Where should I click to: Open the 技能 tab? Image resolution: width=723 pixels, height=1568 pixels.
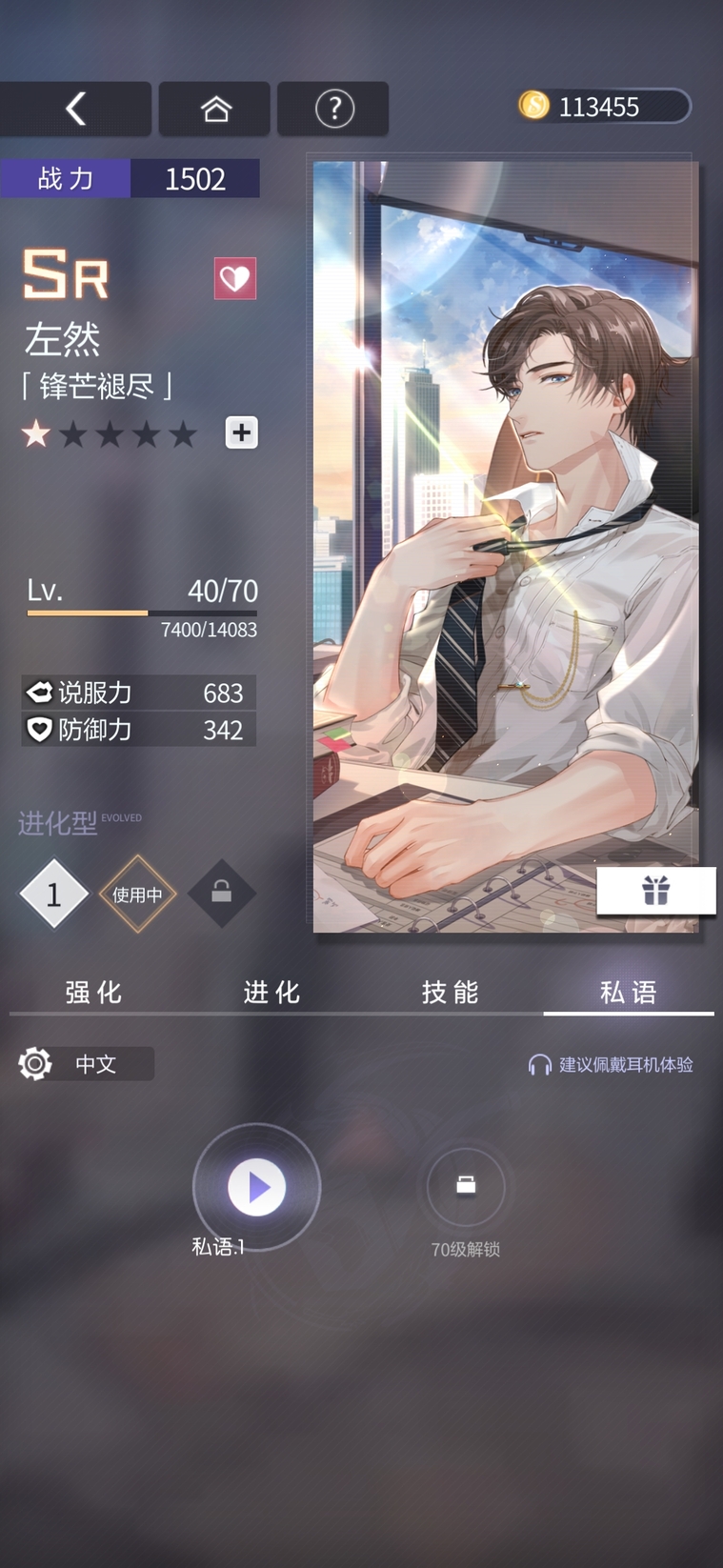(x=450, y=993)
